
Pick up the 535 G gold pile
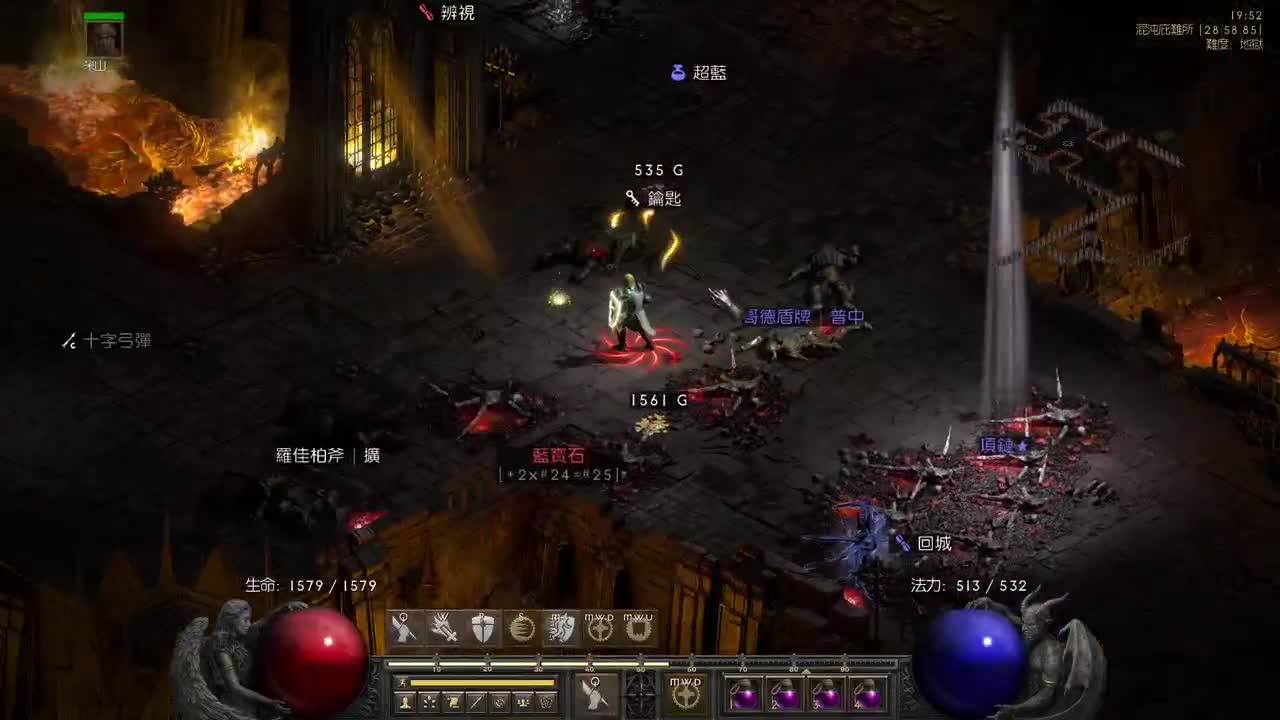[x=658, y=169]
